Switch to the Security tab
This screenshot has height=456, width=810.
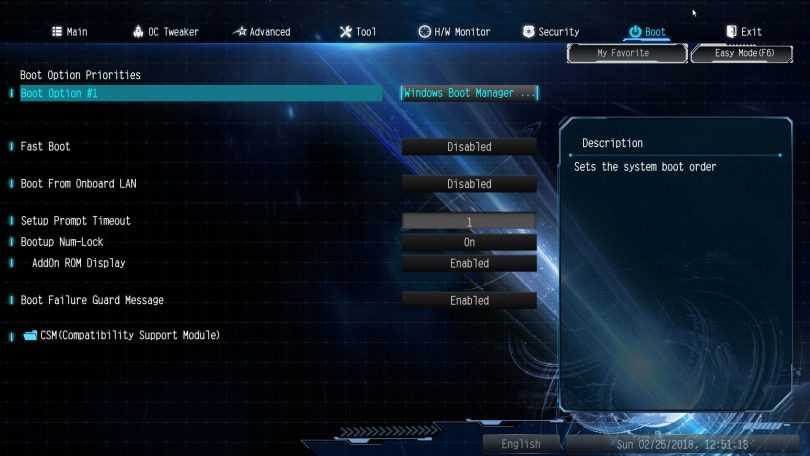point(551,32)
